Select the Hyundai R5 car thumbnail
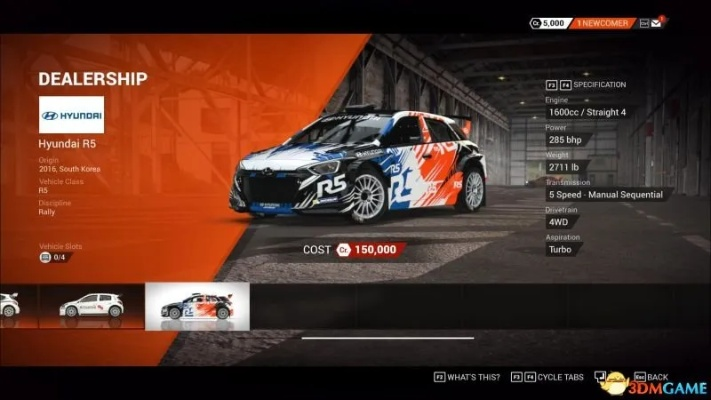 (x=197, y=306)
